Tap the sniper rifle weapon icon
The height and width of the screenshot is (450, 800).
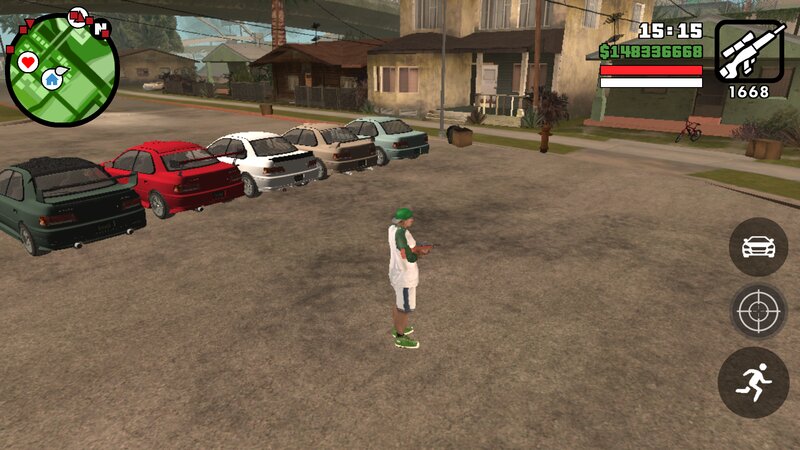click(x=748, y=52)
